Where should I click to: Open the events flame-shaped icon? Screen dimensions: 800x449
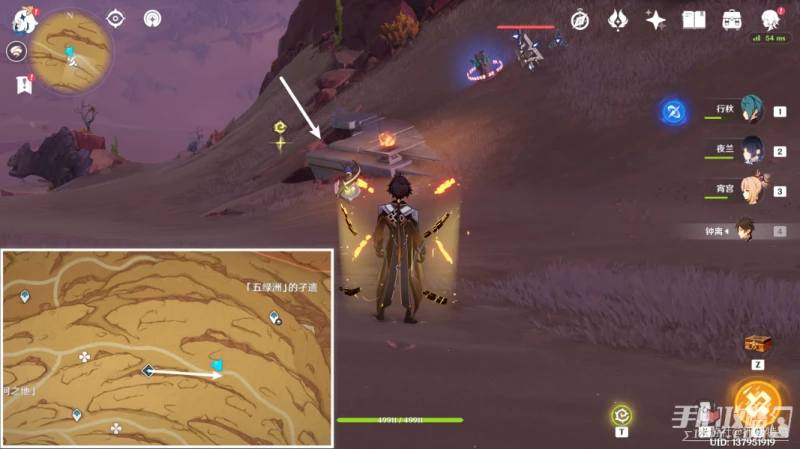coord(617,20)
